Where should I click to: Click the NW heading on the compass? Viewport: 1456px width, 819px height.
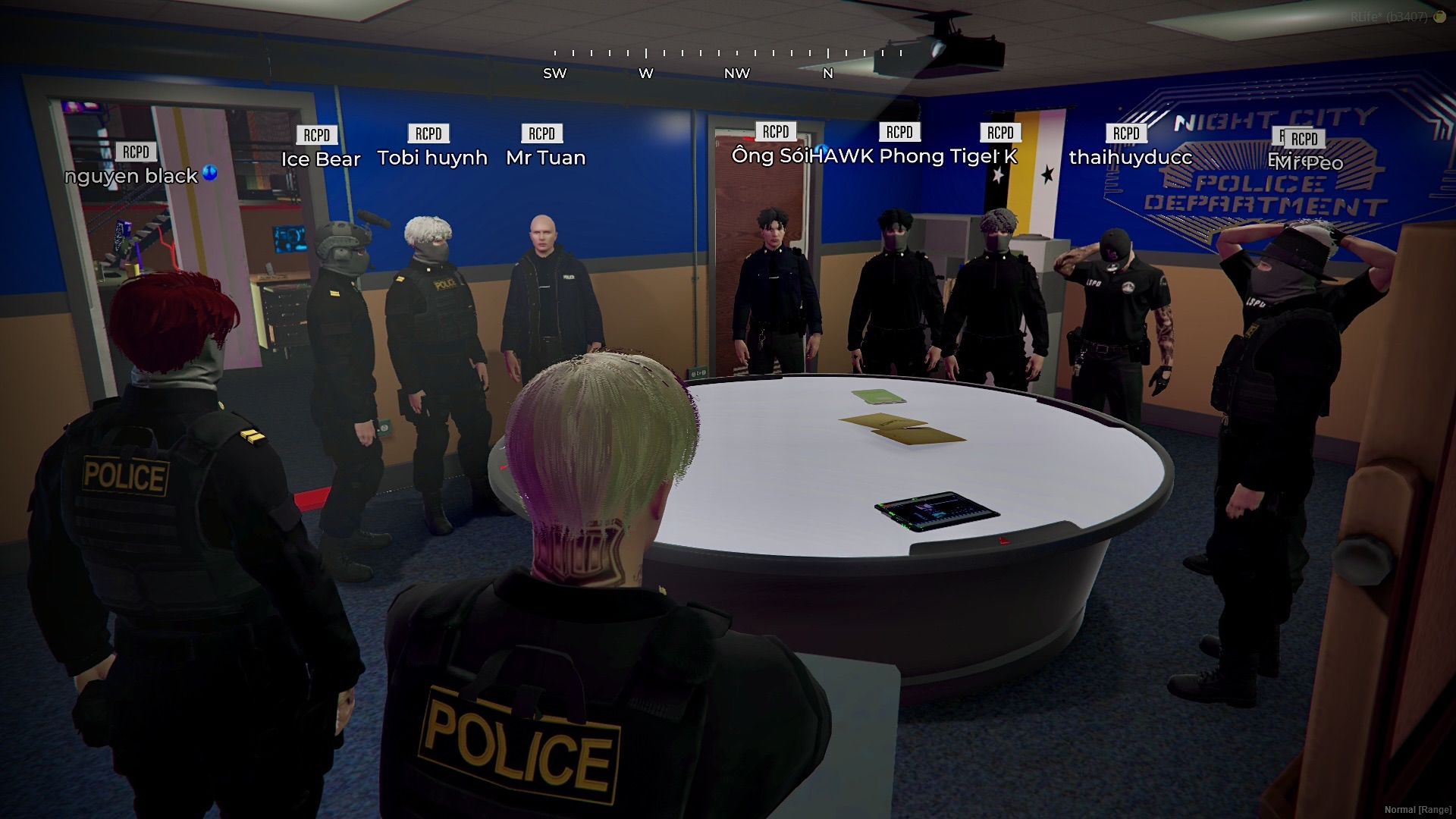(x=736, y=74)
